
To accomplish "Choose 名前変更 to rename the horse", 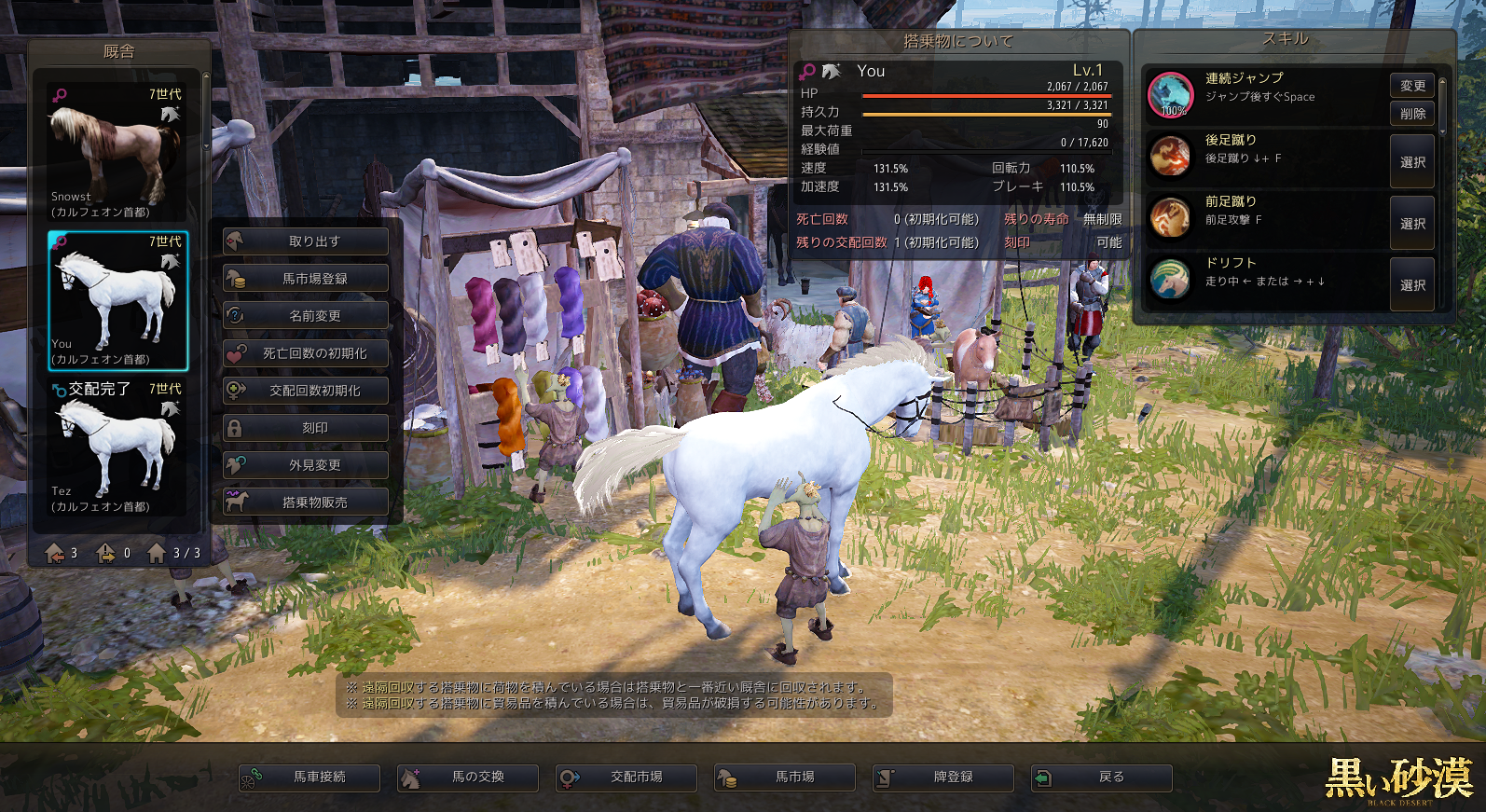I will pos(306,316).
